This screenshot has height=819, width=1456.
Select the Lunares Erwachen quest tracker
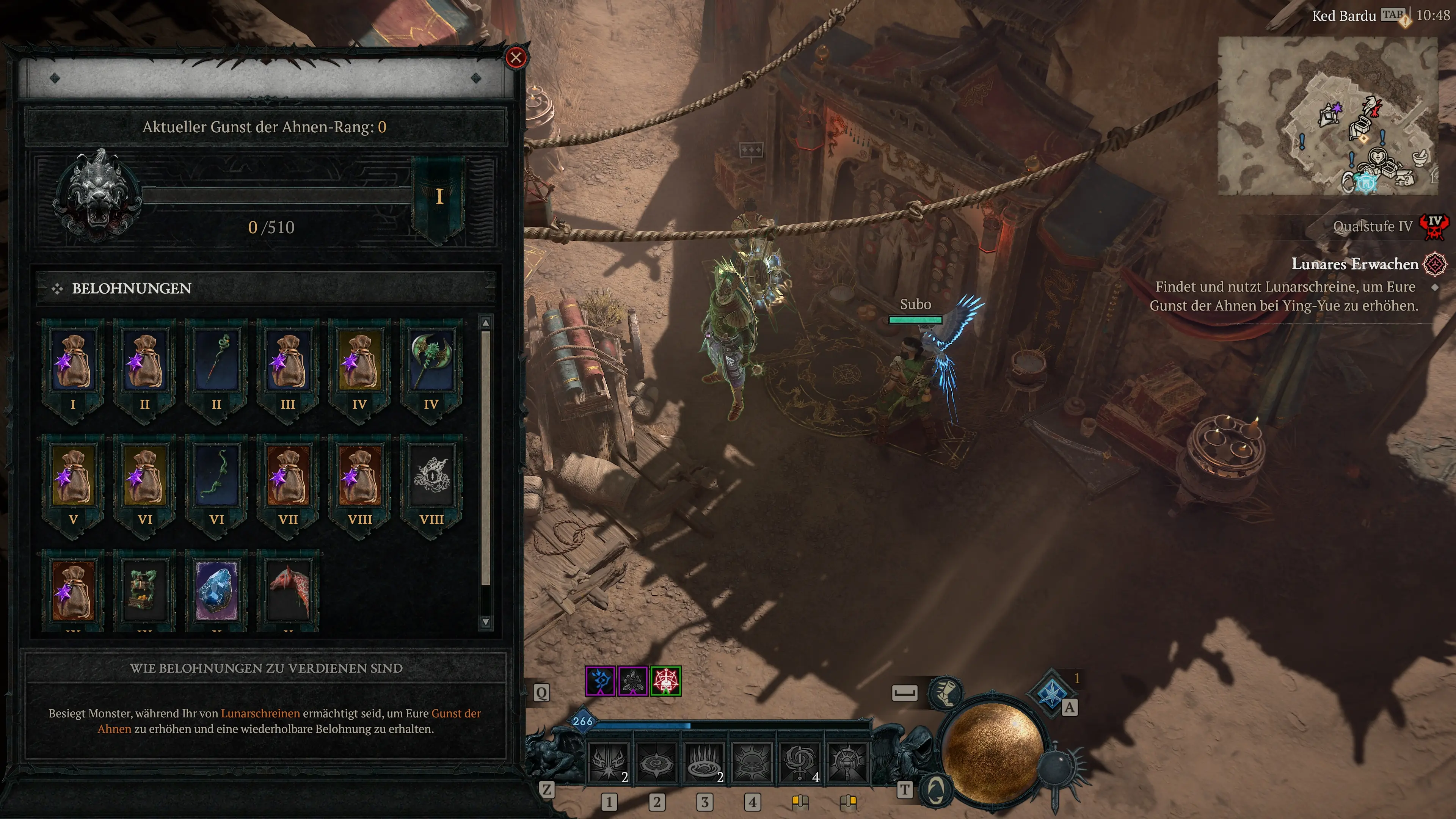point(1354,264)
